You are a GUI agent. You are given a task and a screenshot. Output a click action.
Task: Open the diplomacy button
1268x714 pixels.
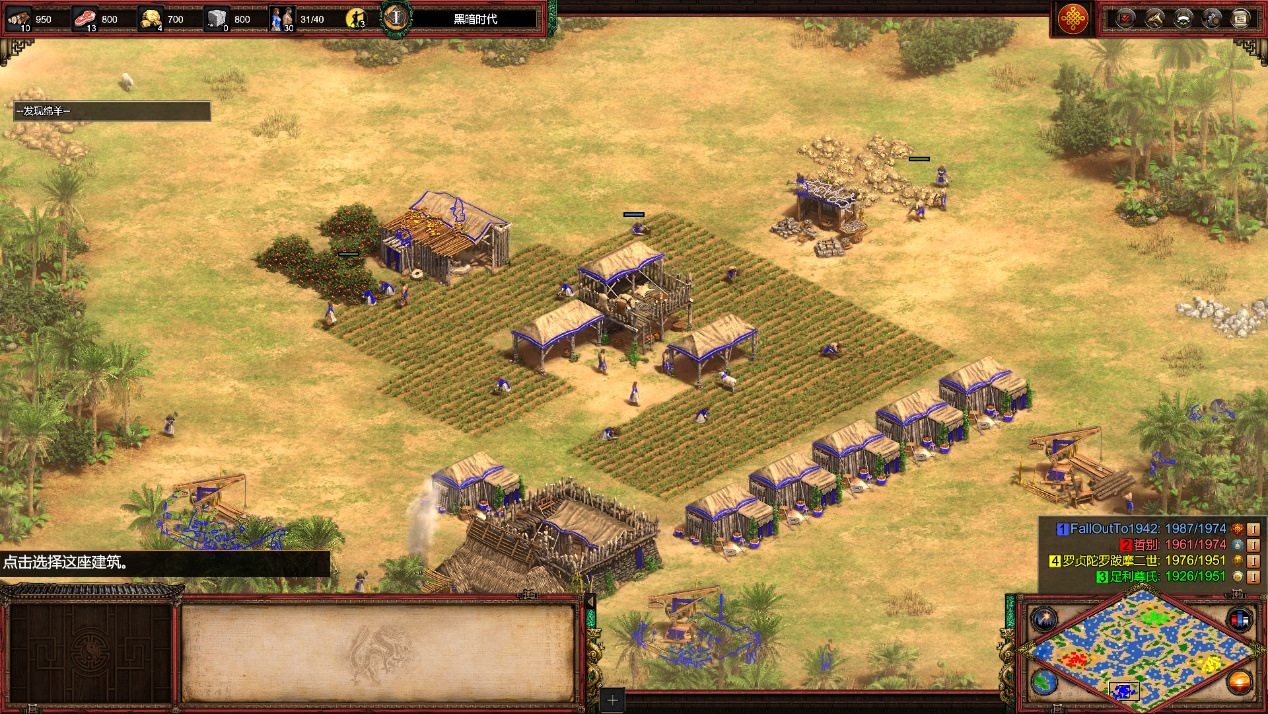tap(1183, 18)
